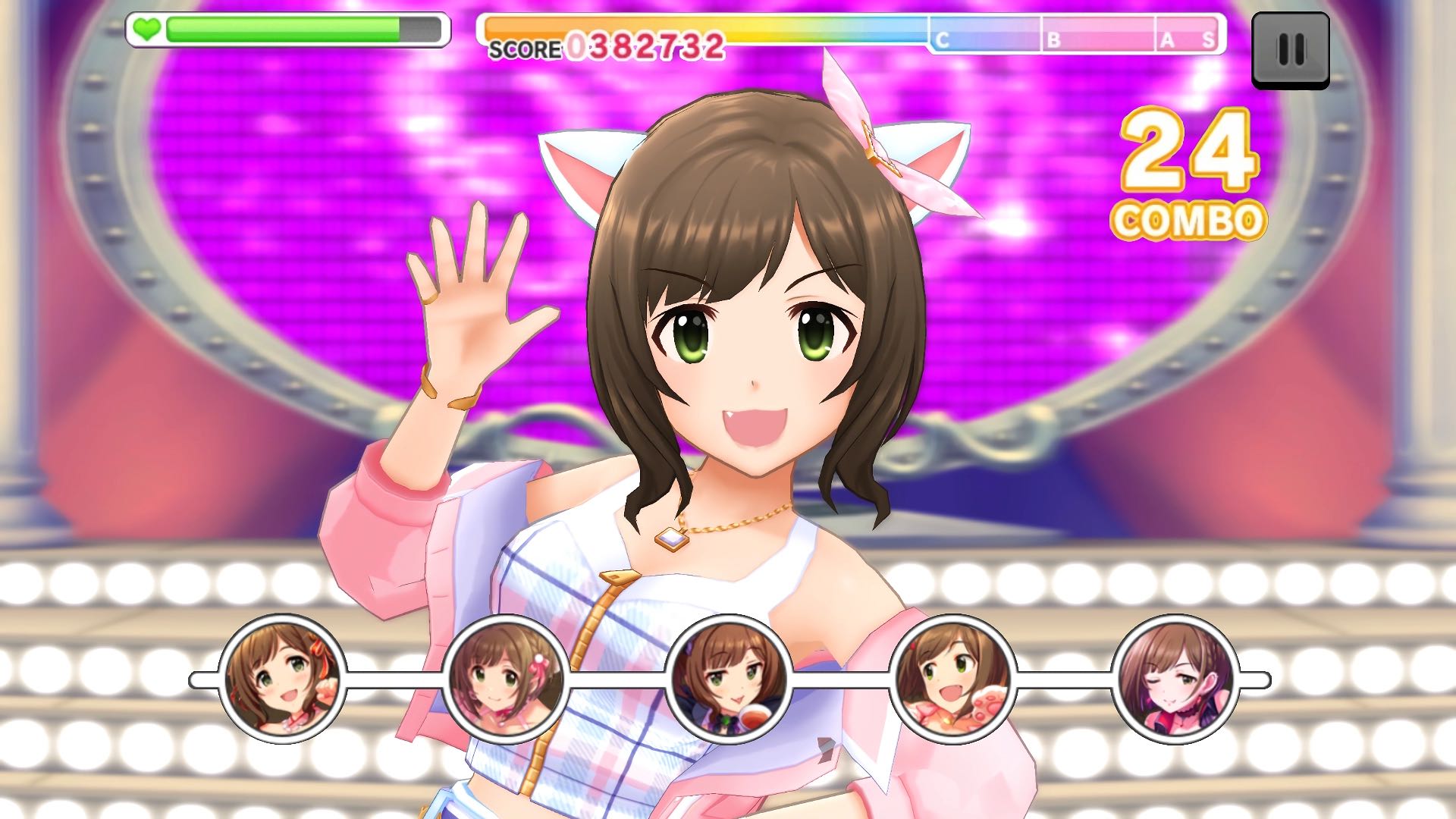Tap the winking idol portrait

[x=1175, y=679]
